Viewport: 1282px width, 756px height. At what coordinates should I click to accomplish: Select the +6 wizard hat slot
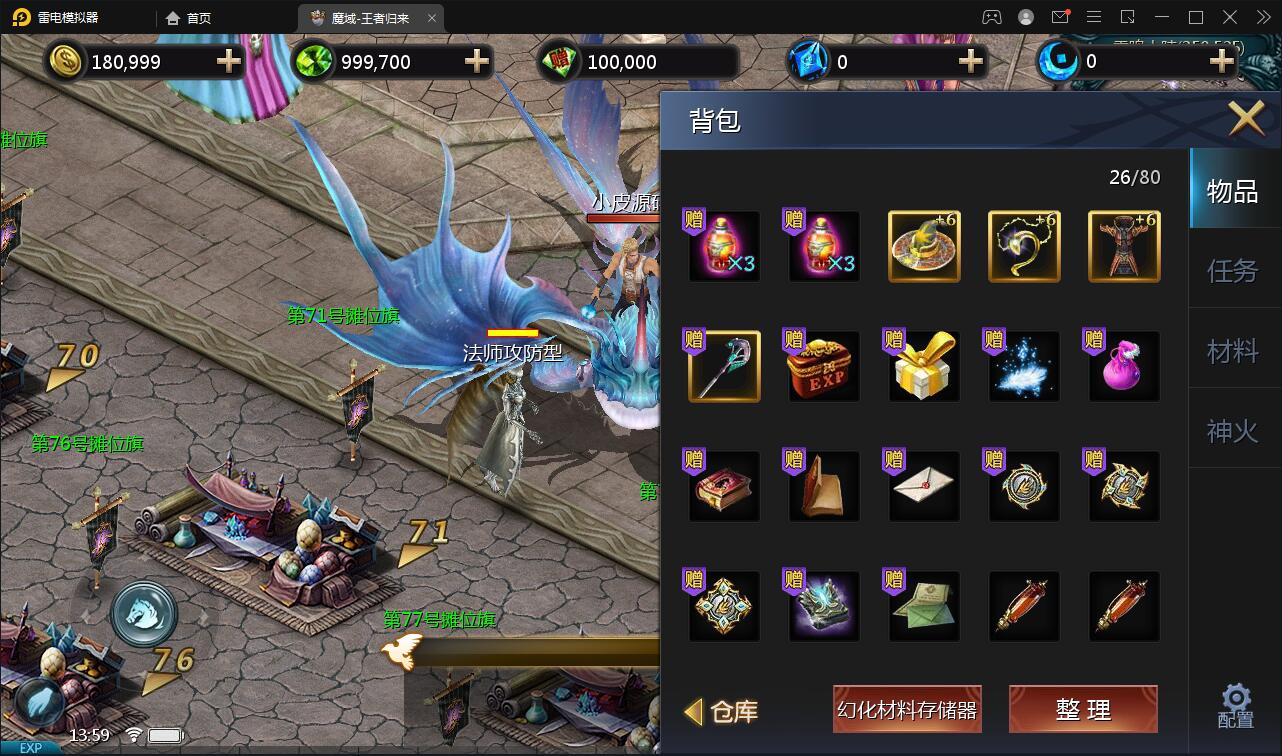point(924,247)
